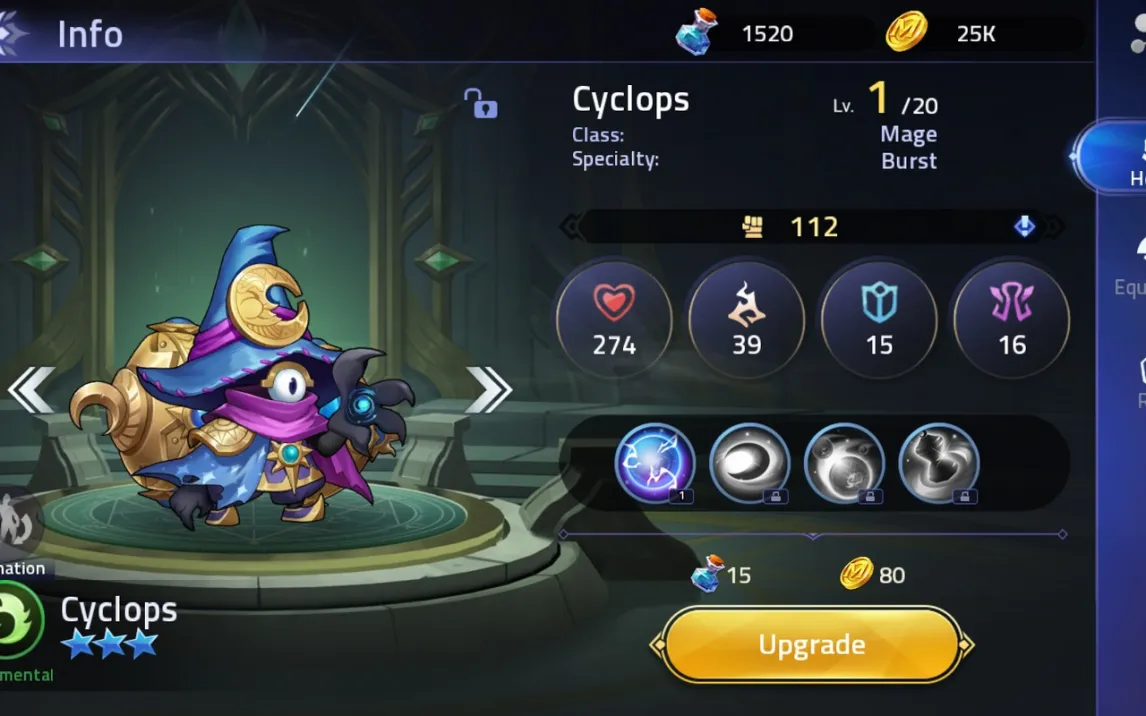The height and width of the screenshot is (716, 1146).
Task: Tap the blue potion currency counter
Action: [740, 34]
